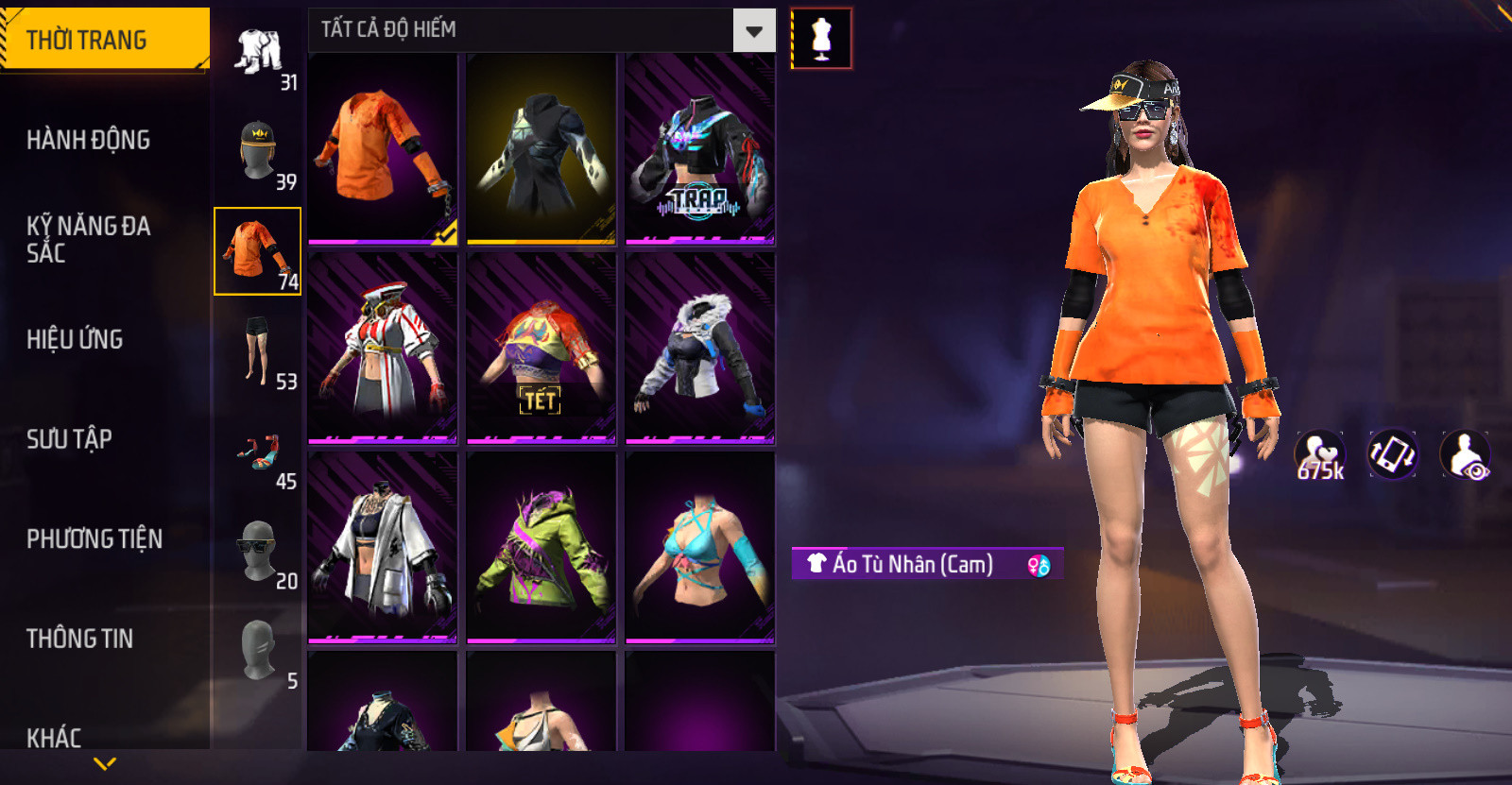Open the sunglasses category with 20 items
Screen dimensions: 1512x785
(258, 551)
